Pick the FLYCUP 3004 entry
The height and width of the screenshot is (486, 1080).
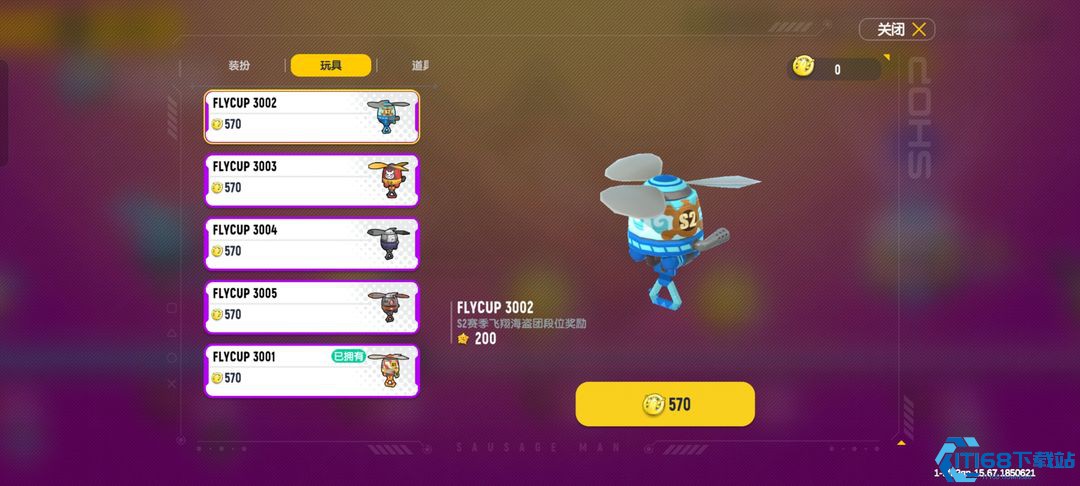[x=311, y=243]
